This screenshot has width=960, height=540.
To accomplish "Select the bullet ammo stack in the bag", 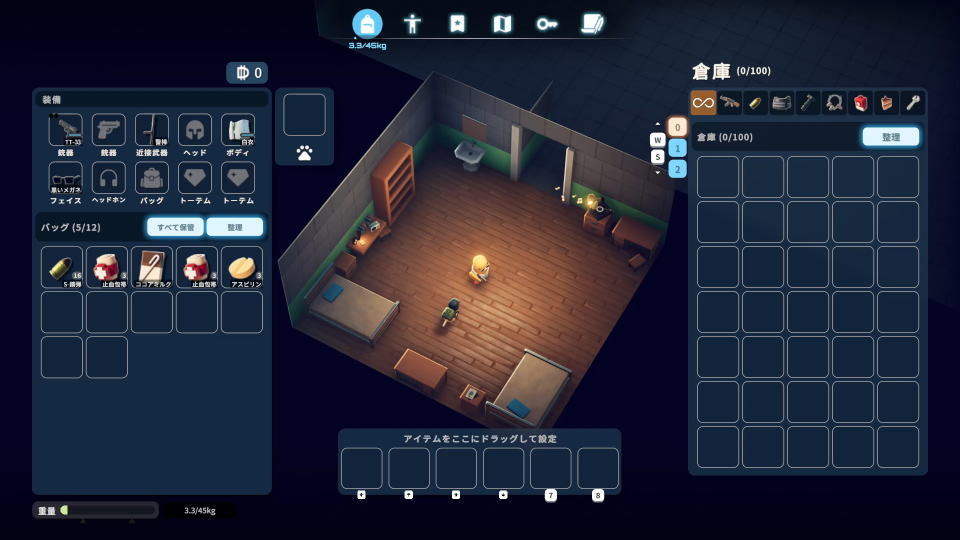I will [62, 267].
